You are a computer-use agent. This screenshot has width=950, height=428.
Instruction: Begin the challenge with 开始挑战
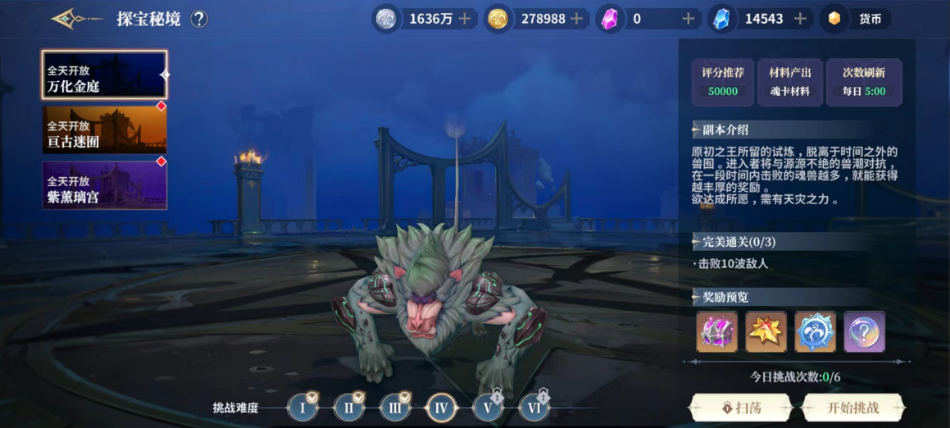852,407
